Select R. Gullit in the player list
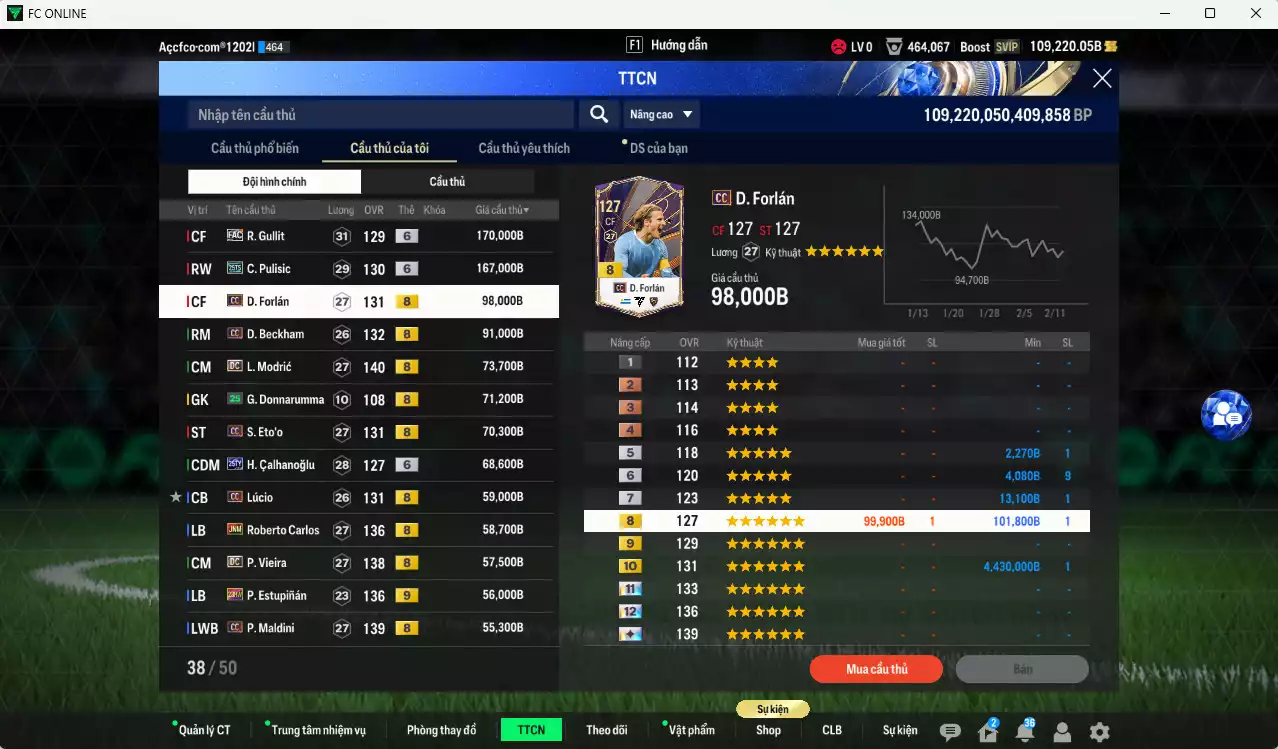This screenshot has width=1278, height=749. [x=358, y=236]
